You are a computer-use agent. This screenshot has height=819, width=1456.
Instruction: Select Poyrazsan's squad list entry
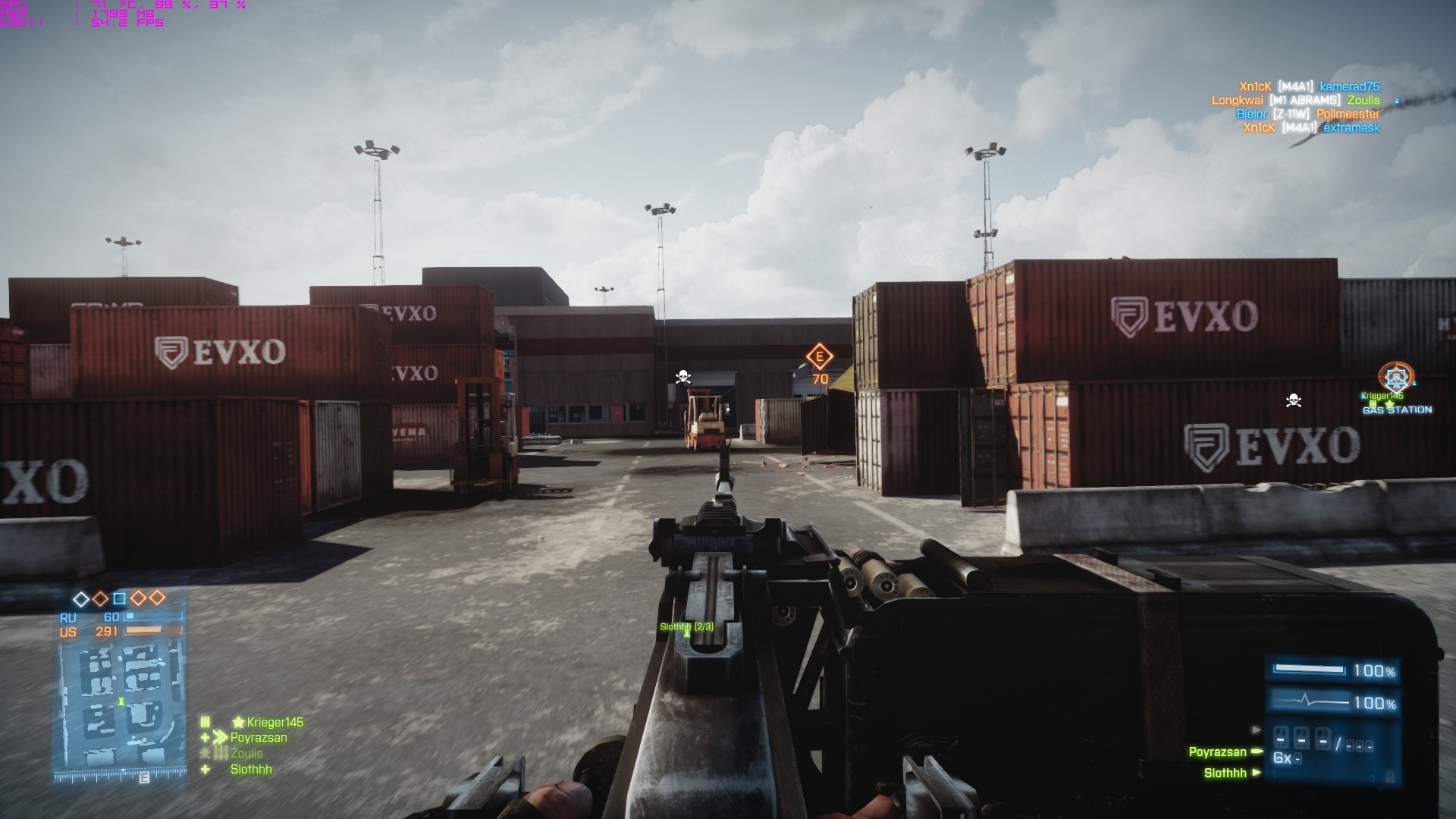258,737
